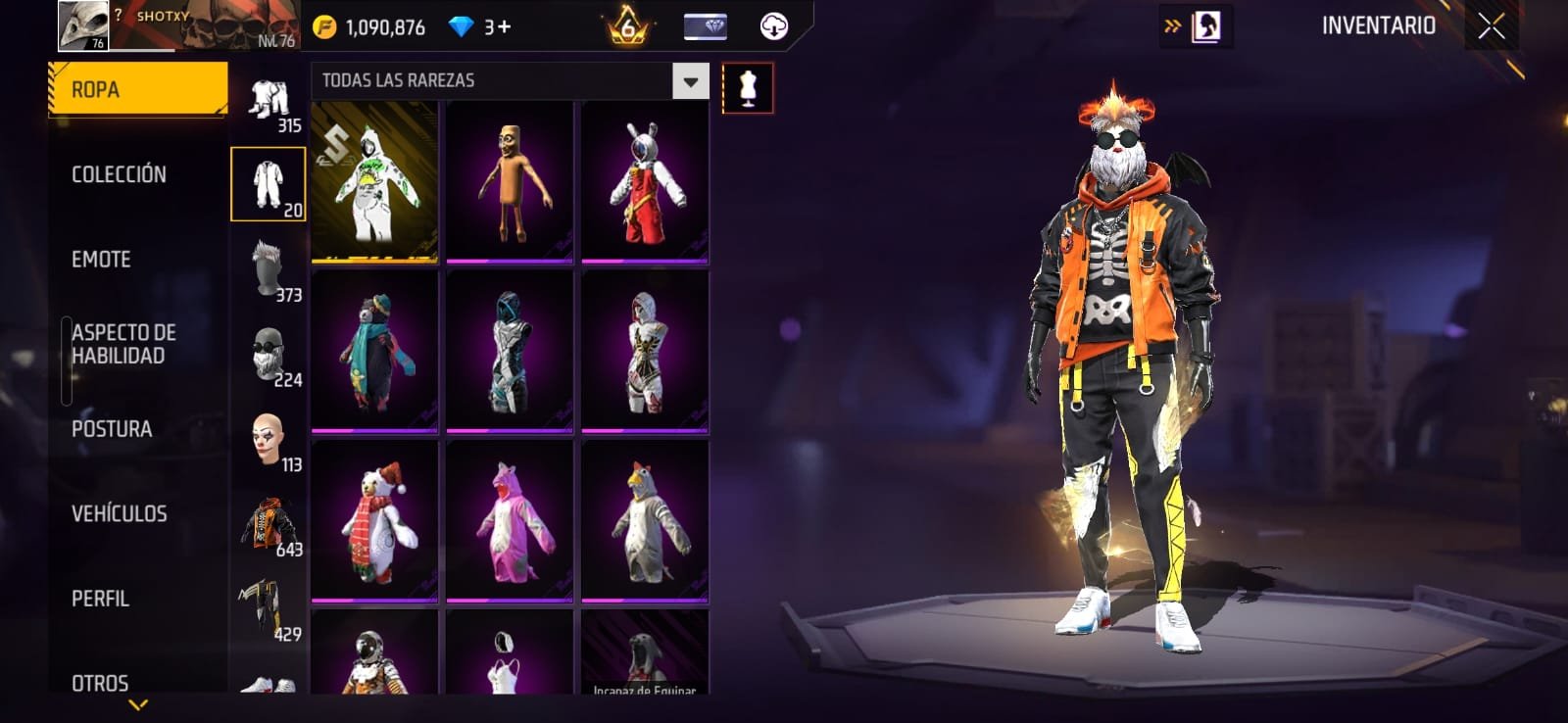Image resolution: width=1568 pixels, height=723 pixels.
Task: Choose the mask subcategory showing 224
Action: [269, 355]
